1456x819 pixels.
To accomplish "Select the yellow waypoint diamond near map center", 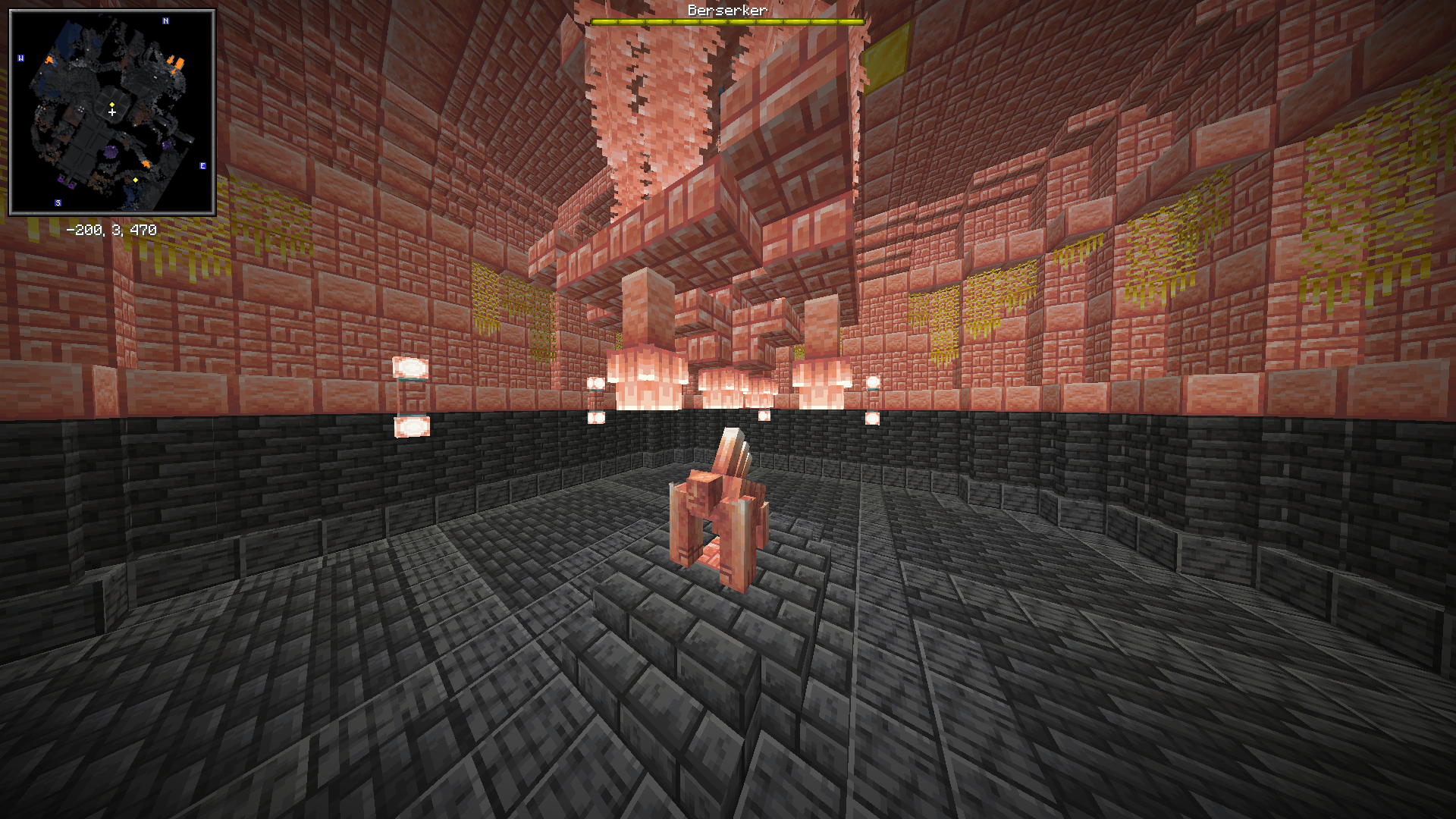I will tap(112, 104).
